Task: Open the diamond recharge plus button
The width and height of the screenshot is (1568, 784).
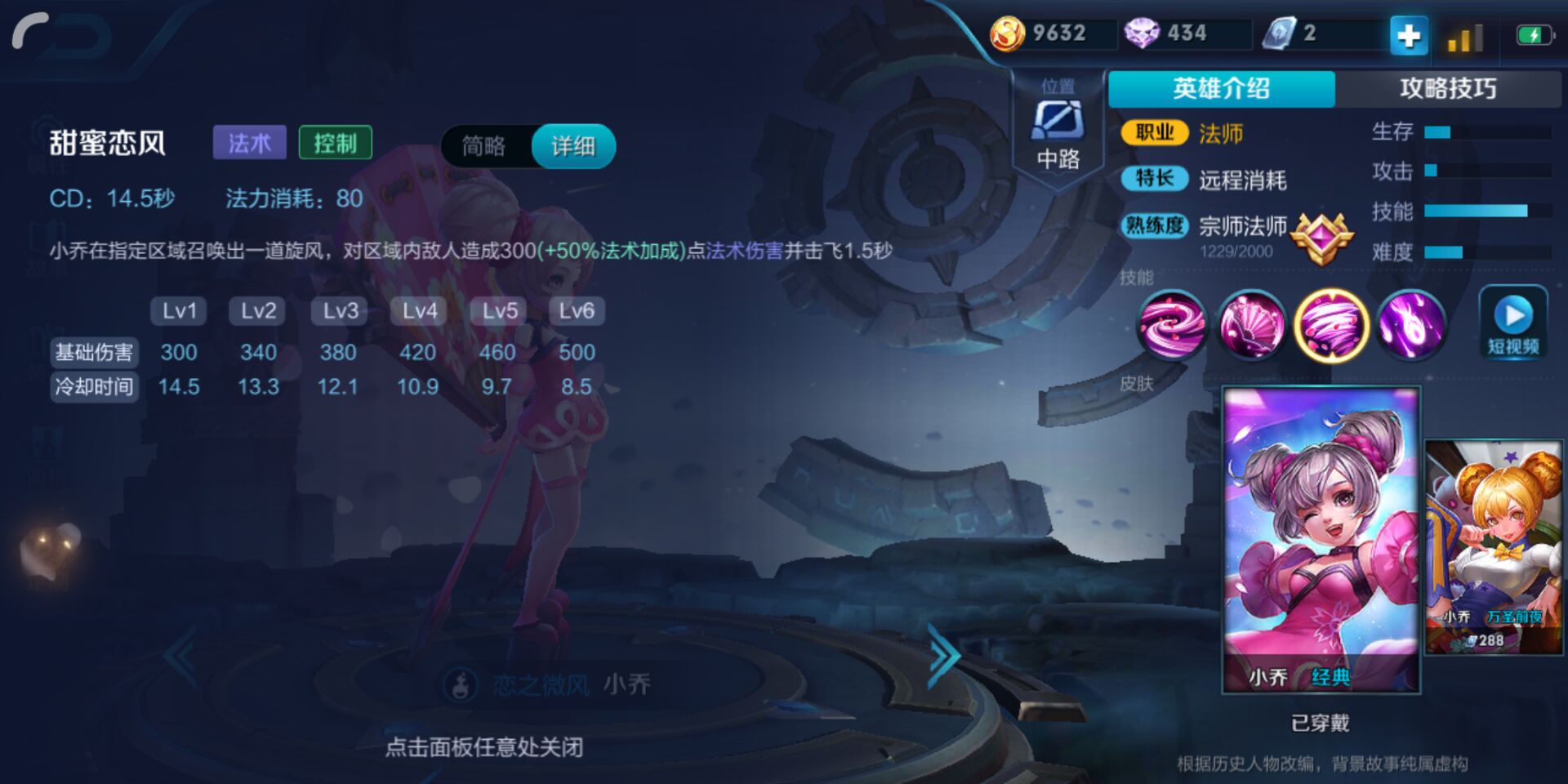Action: click(1408, 36)
